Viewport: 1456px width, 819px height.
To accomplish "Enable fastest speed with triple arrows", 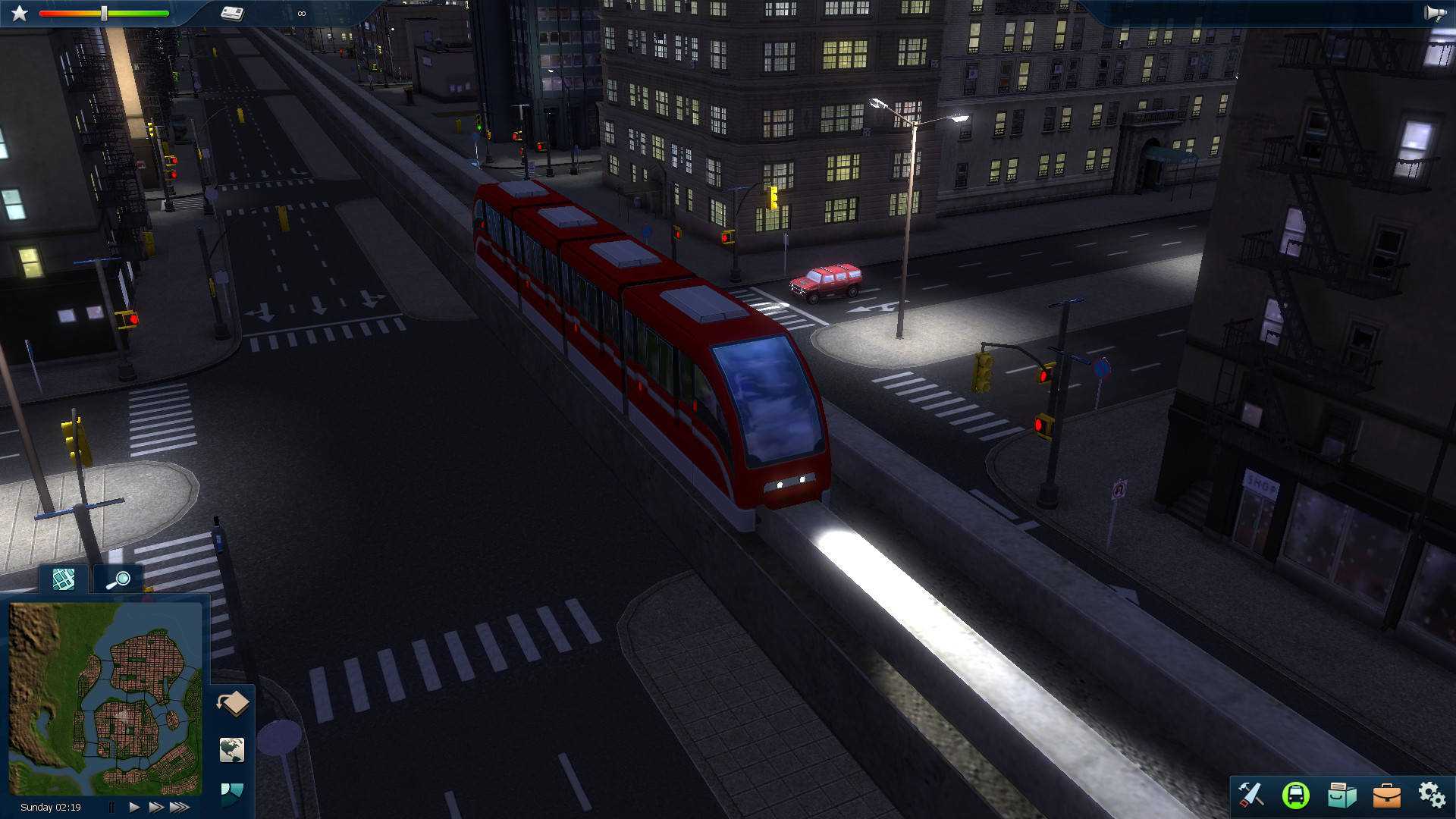I will 179,807.
